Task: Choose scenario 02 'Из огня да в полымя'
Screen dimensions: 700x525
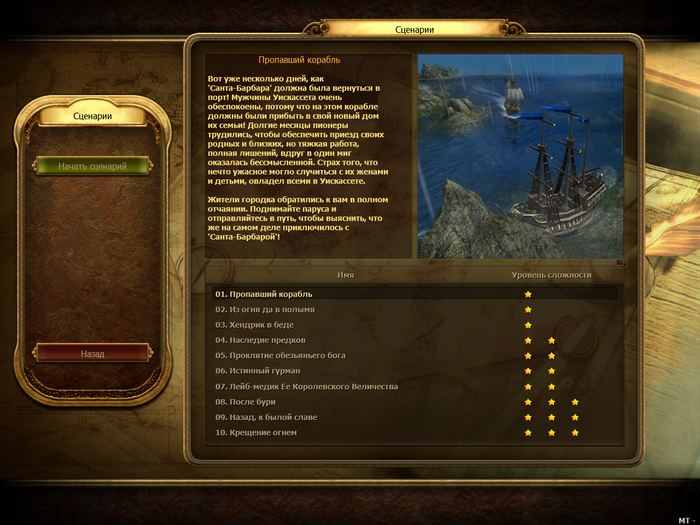Action: 265,309
